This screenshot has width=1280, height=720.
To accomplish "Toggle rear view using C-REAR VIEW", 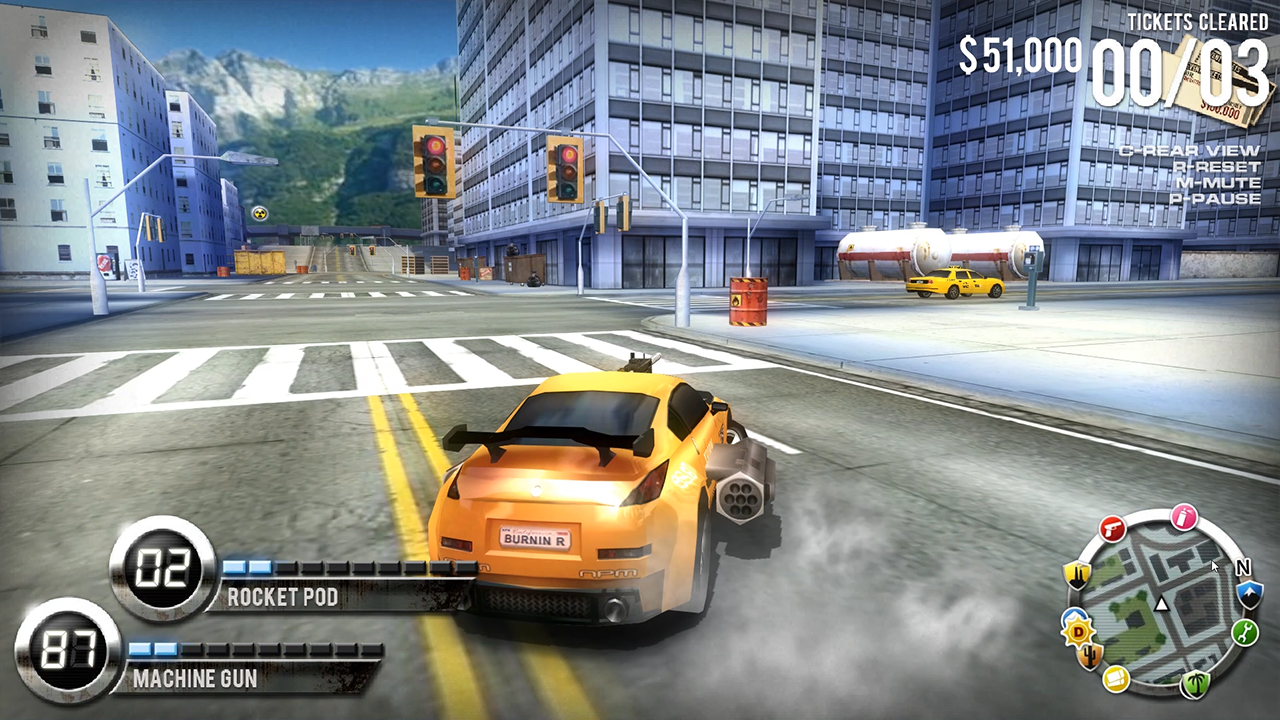I will click(x=1191, y=151).
